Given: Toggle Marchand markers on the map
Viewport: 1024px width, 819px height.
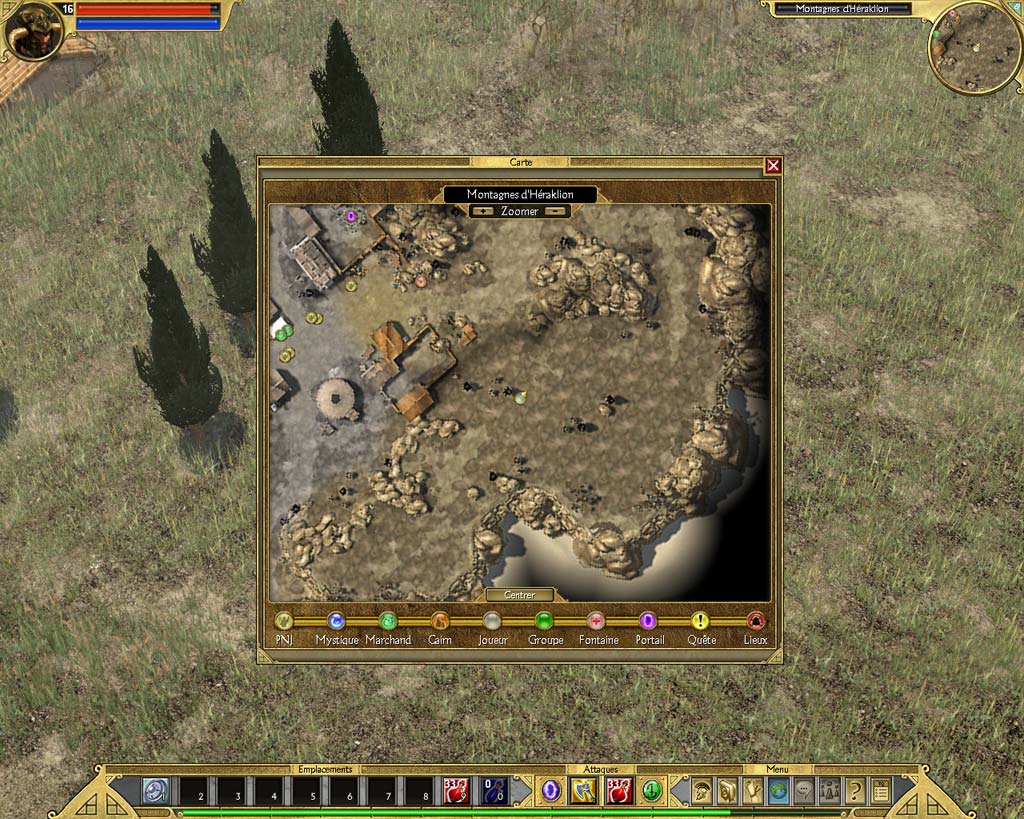Looking at the screenshot, I should tap(388, 621).
